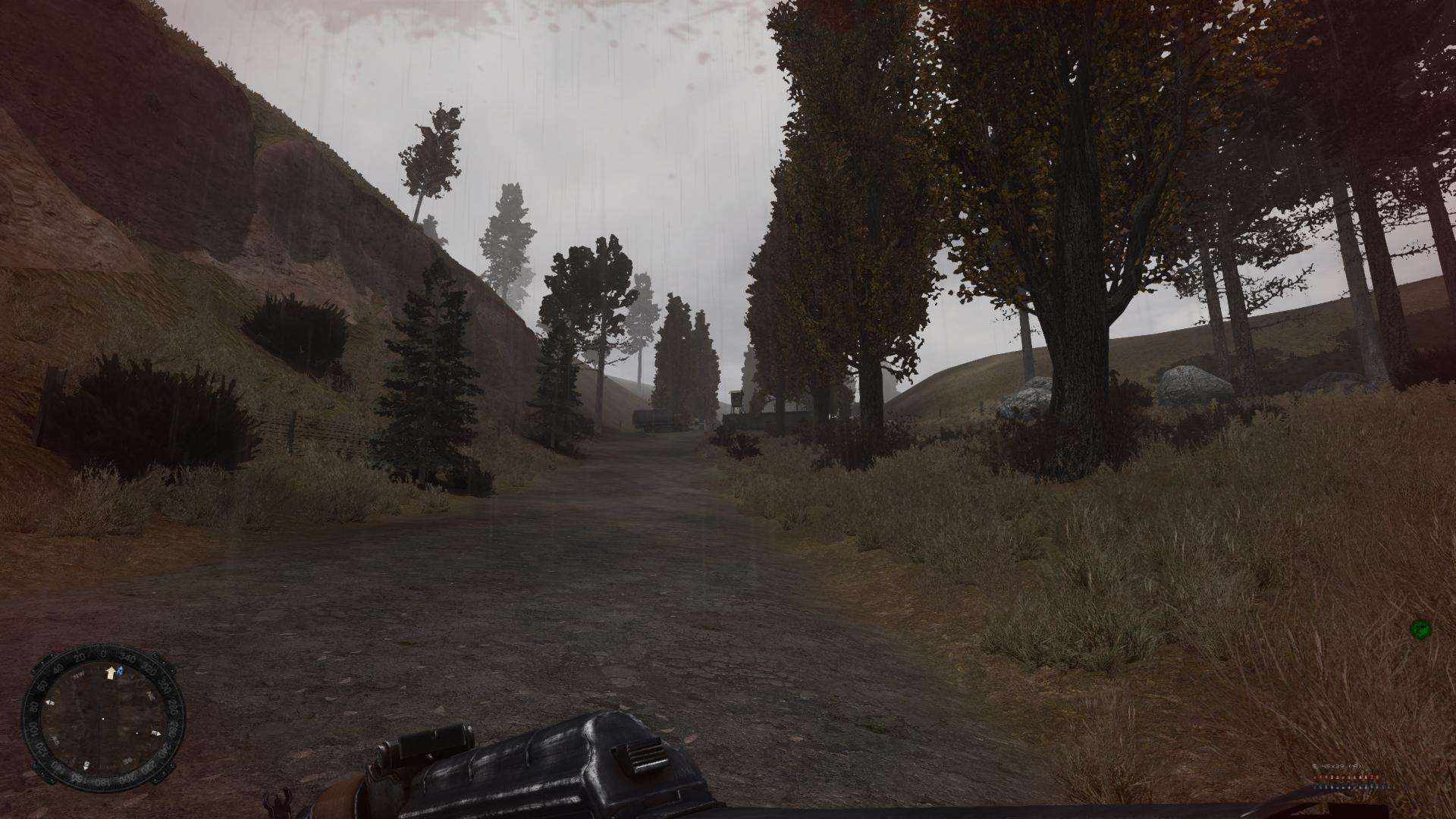
Task: Select the 0 north heading on the compass
Action: click(102, 653)
